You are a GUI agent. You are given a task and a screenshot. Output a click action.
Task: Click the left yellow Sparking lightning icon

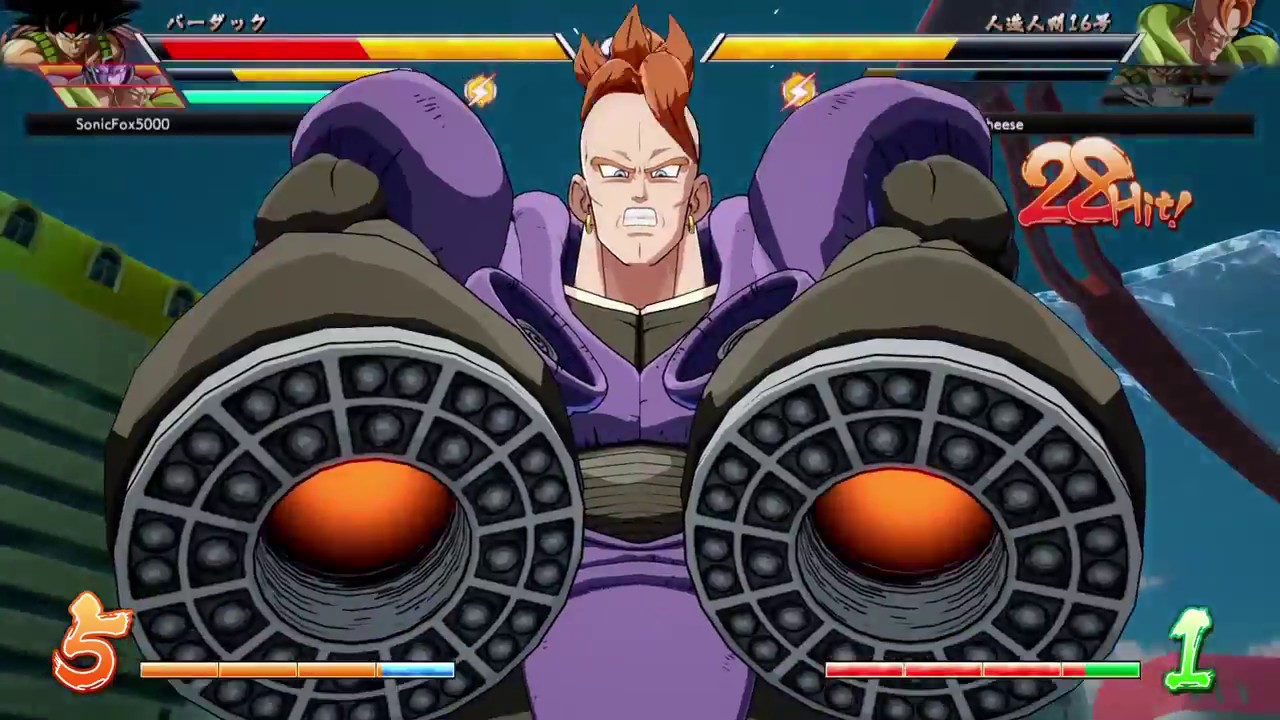click(481, 90)
